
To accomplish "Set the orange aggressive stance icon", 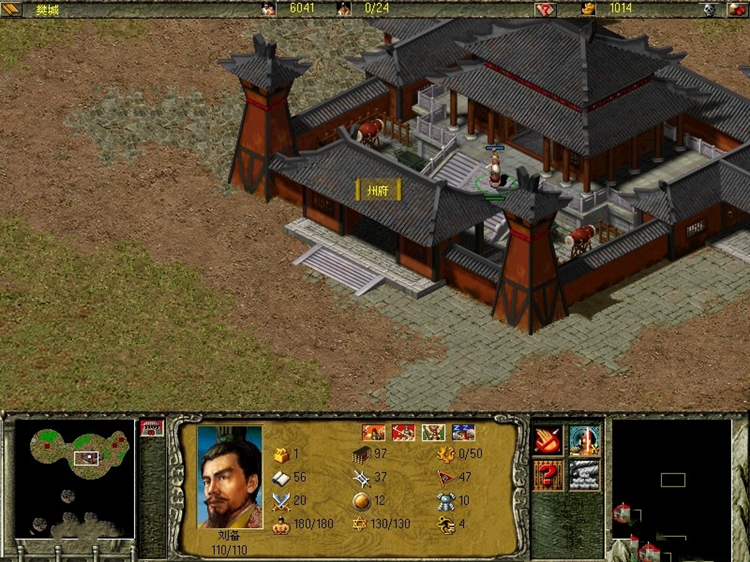I will point(374,432).
